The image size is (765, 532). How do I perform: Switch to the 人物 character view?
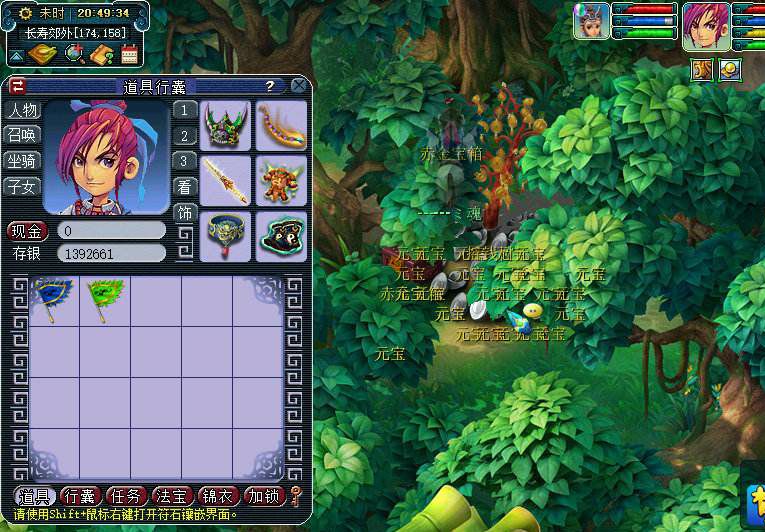(22, 110)
